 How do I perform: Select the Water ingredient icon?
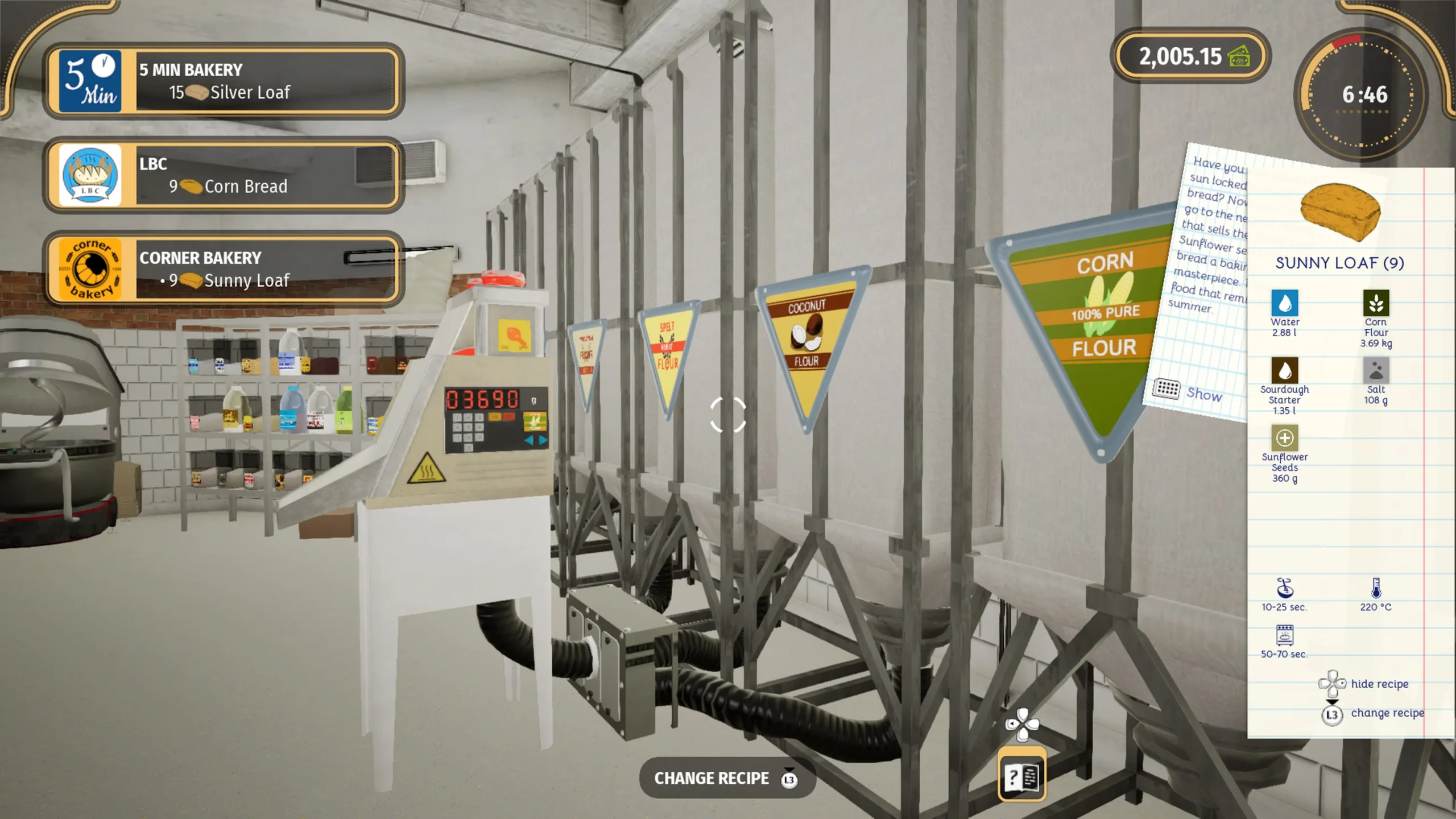point(1284,303)
